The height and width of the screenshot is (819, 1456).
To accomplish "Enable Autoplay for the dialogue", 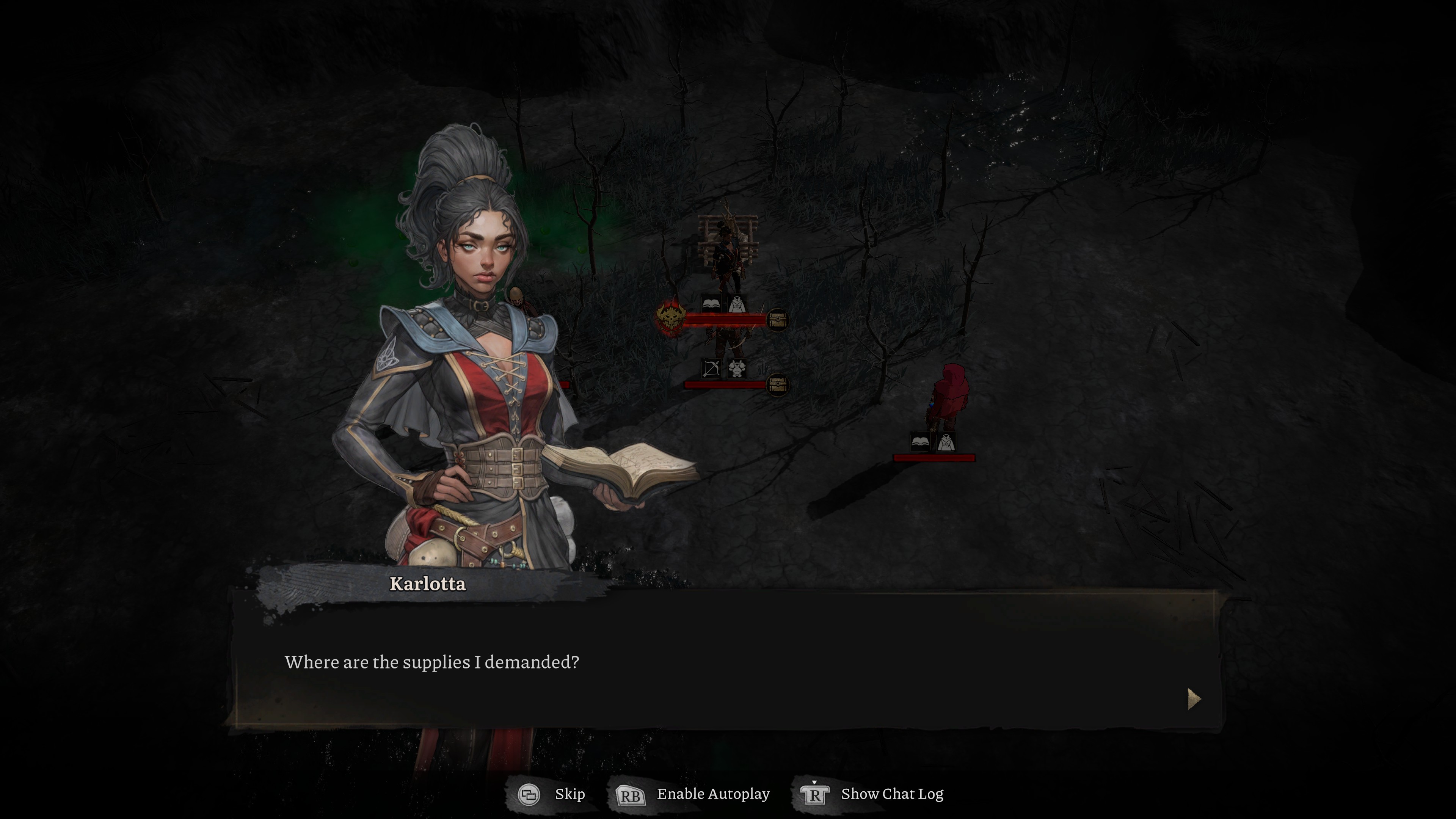I will click(x=693, y=794).
